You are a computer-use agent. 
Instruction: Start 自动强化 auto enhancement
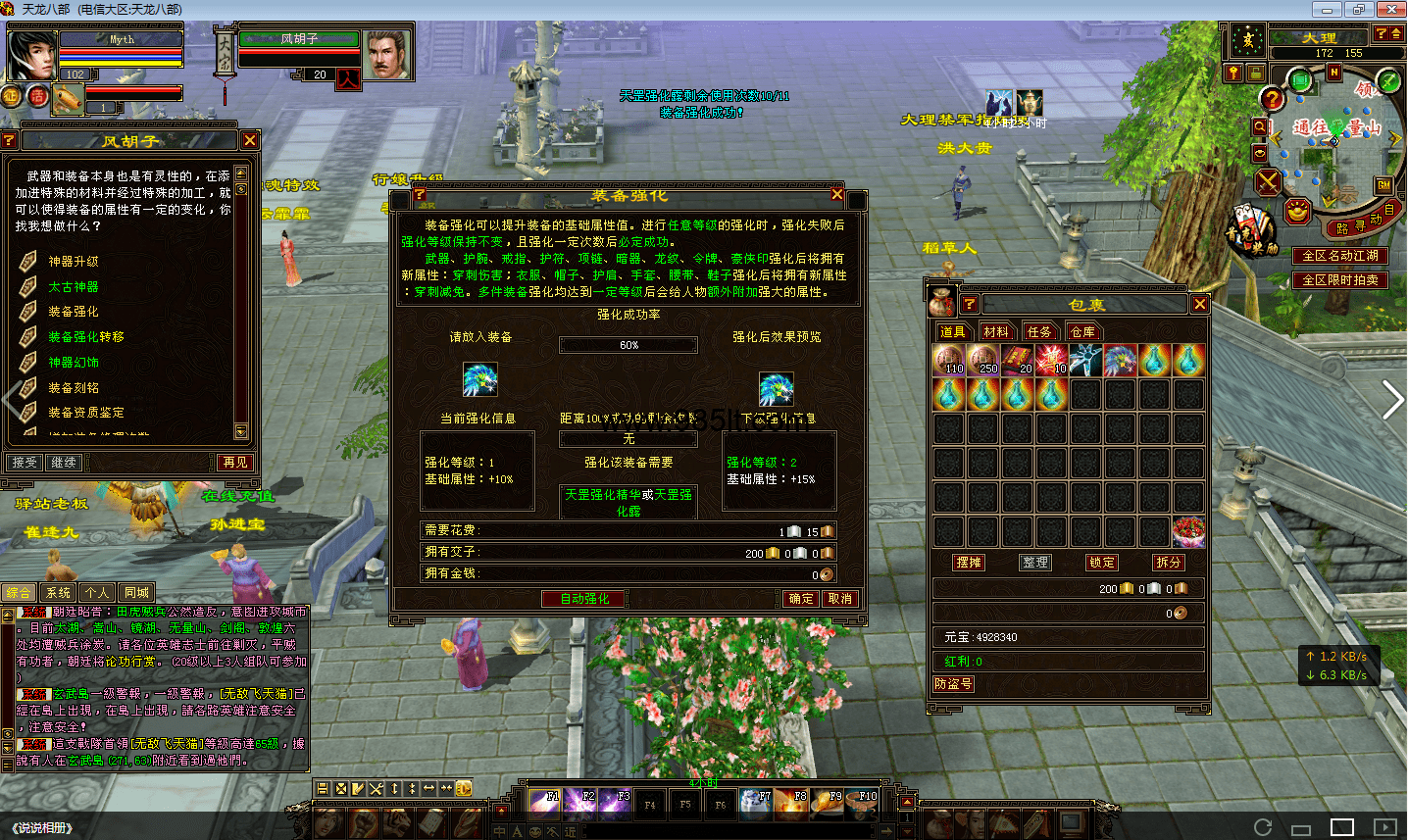(584, 599)
